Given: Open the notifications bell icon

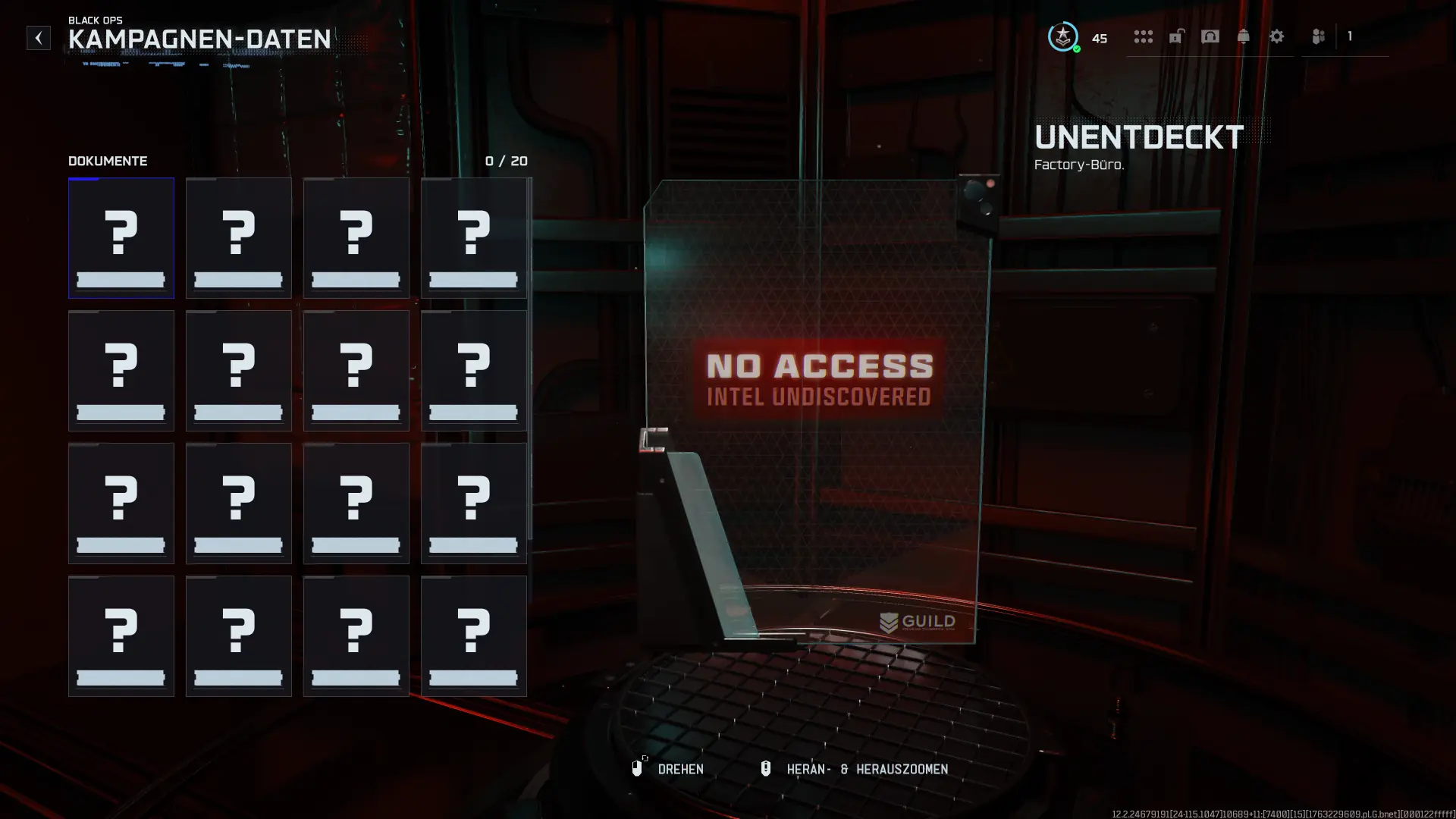Looking at the screenshot, I should click(1244, 36).
